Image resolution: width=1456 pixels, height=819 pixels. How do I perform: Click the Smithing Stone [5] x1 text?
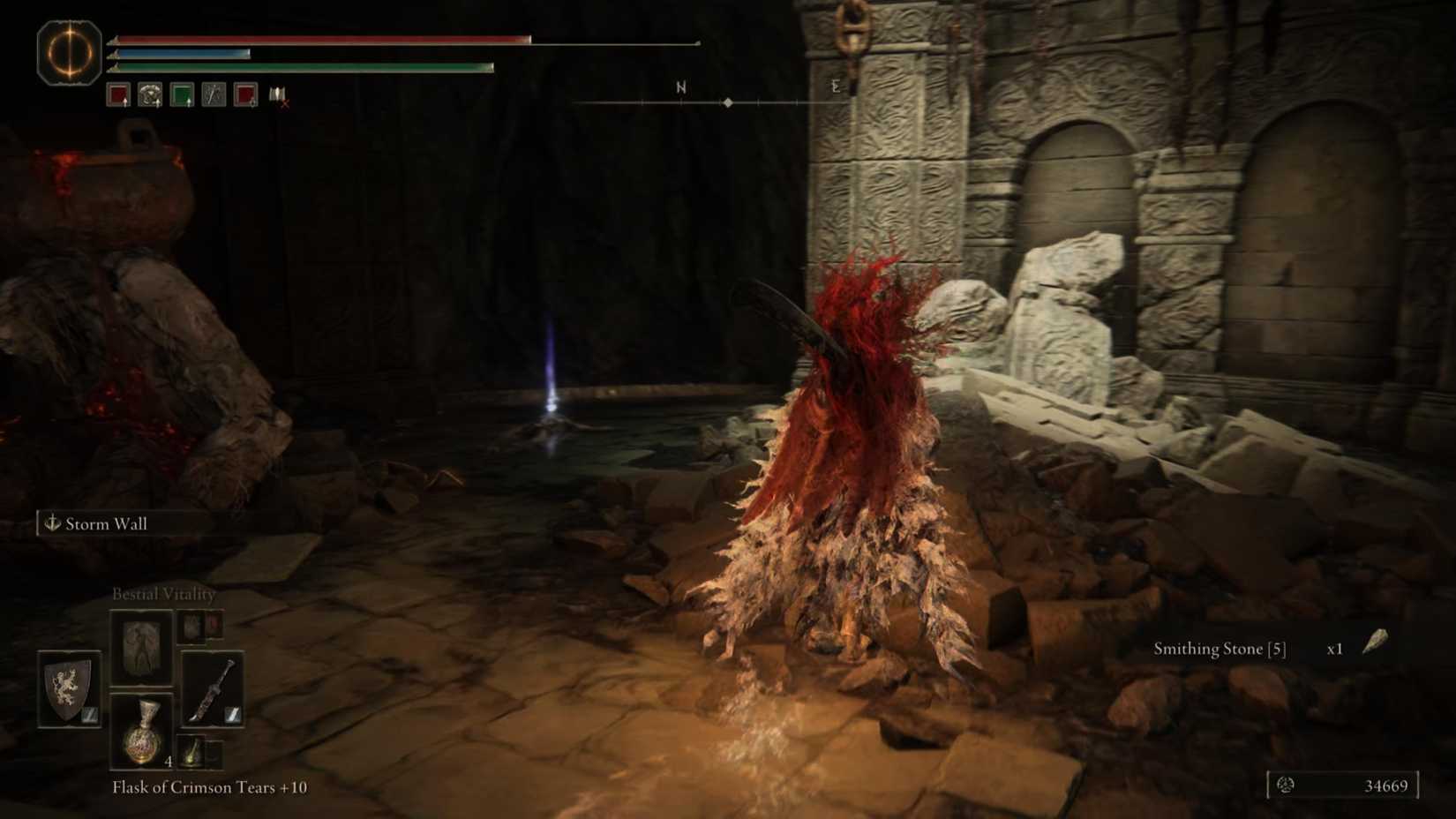(1234, 648)
